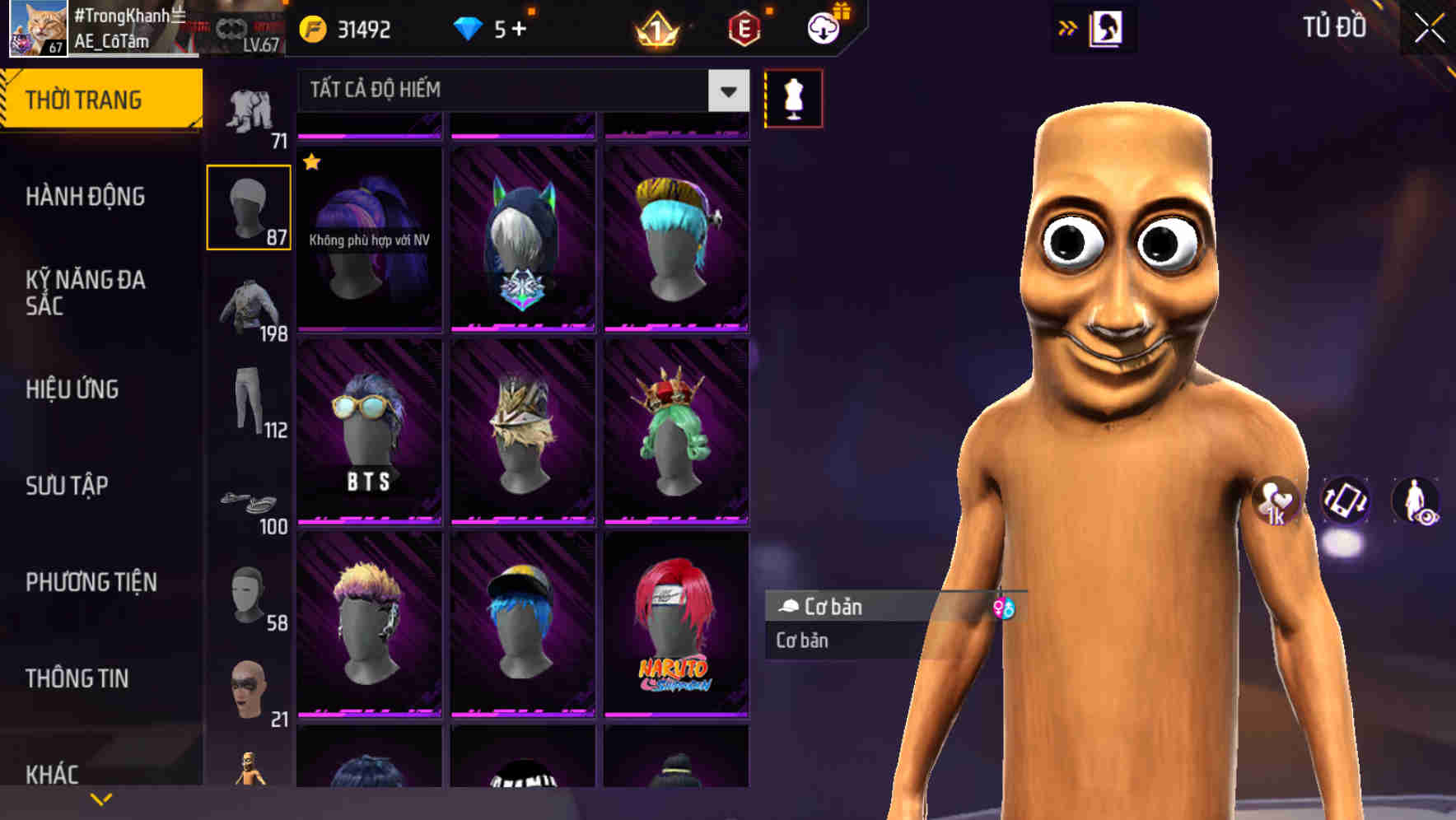The image size is (1456, 820).
Task: Toggle the favorite star on the purple ponytail hair
Action: [311, 163]
